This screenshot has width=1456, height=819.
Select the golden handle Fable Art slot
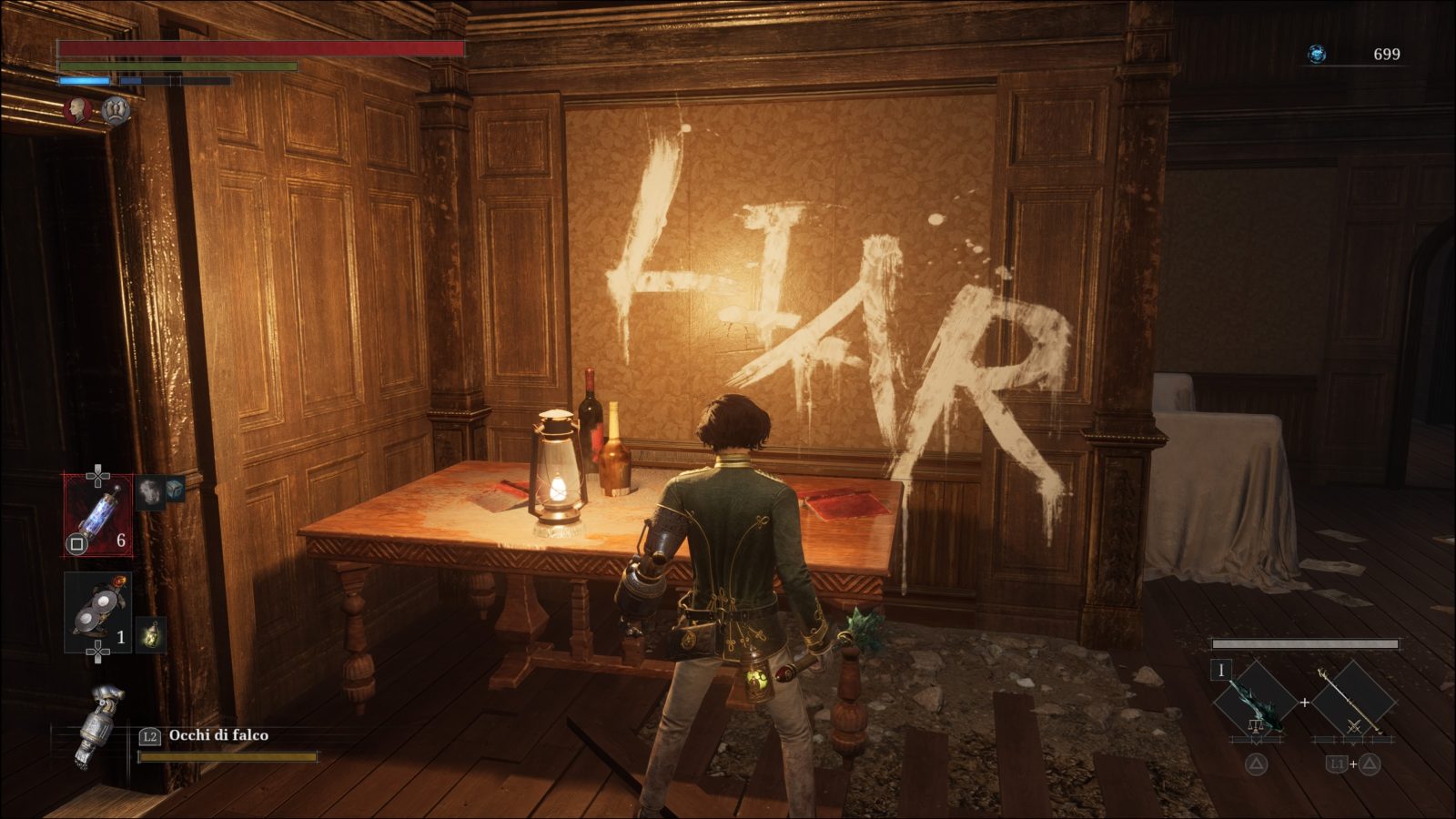[1353, 703]
